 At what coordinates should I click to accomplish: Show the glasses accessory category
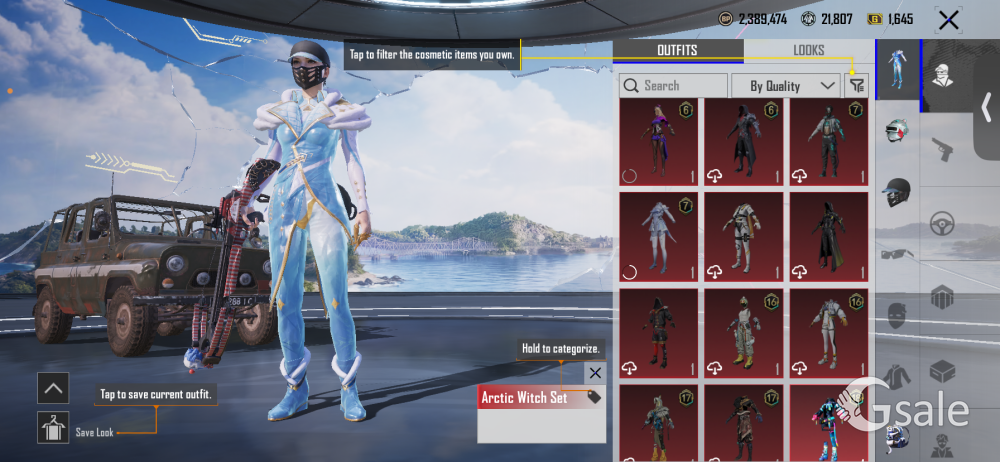click(x=897, y=256)
